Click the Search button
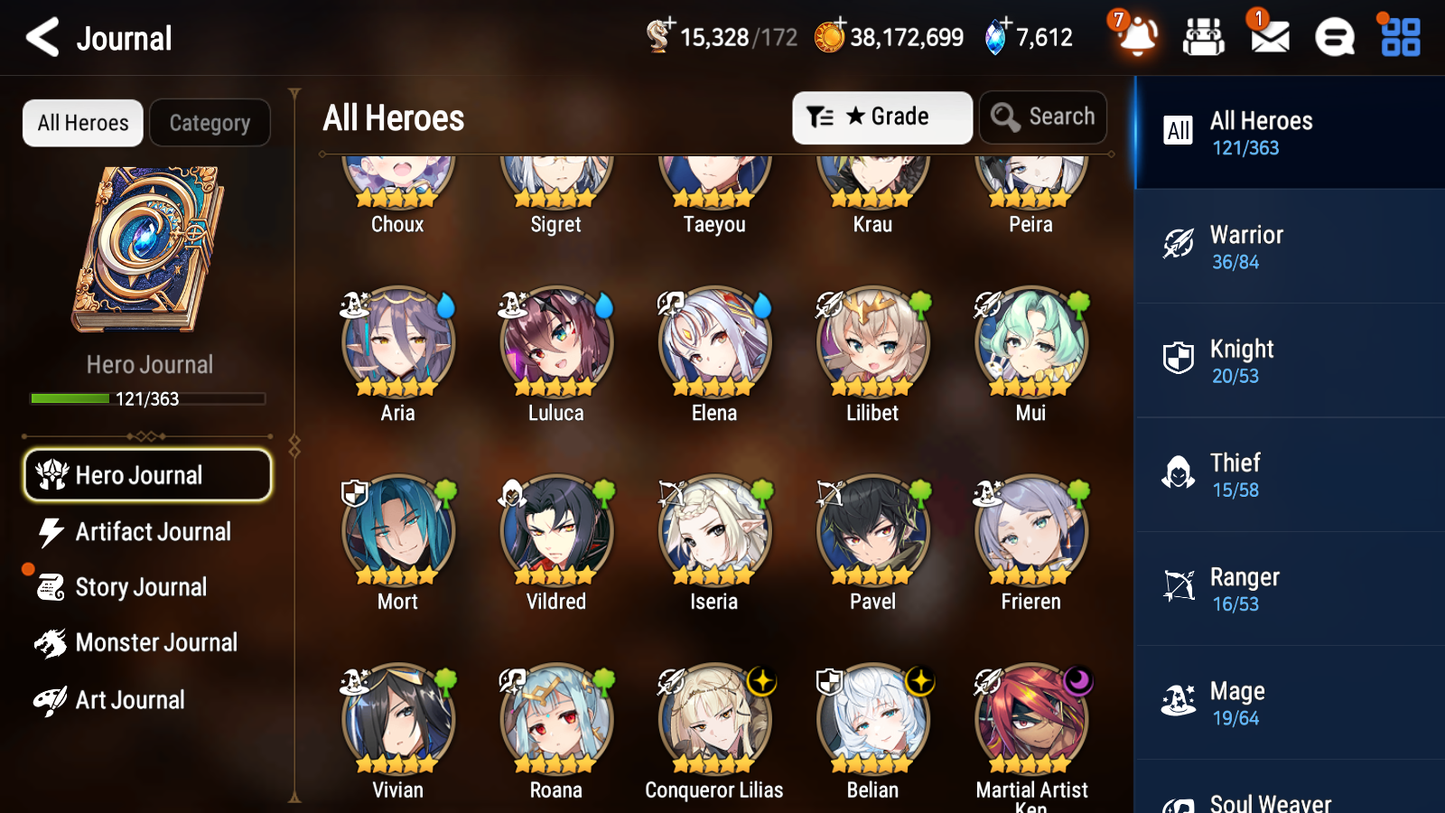This screenshot has width=1445, height=813. click(1043, 117)
